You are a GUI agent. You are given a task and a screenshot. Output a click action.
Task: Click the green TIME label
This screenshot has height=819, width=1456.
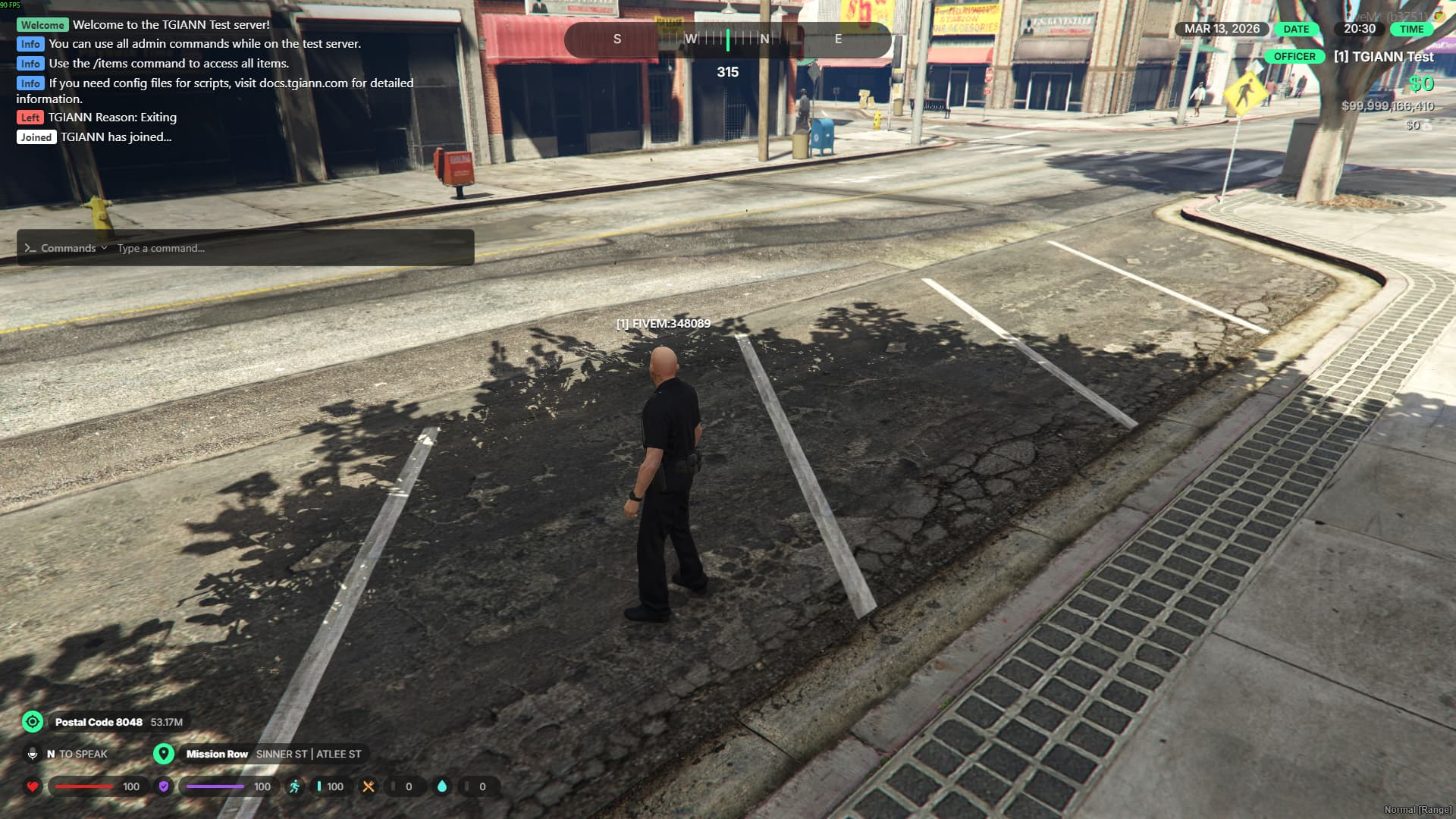1411,29
